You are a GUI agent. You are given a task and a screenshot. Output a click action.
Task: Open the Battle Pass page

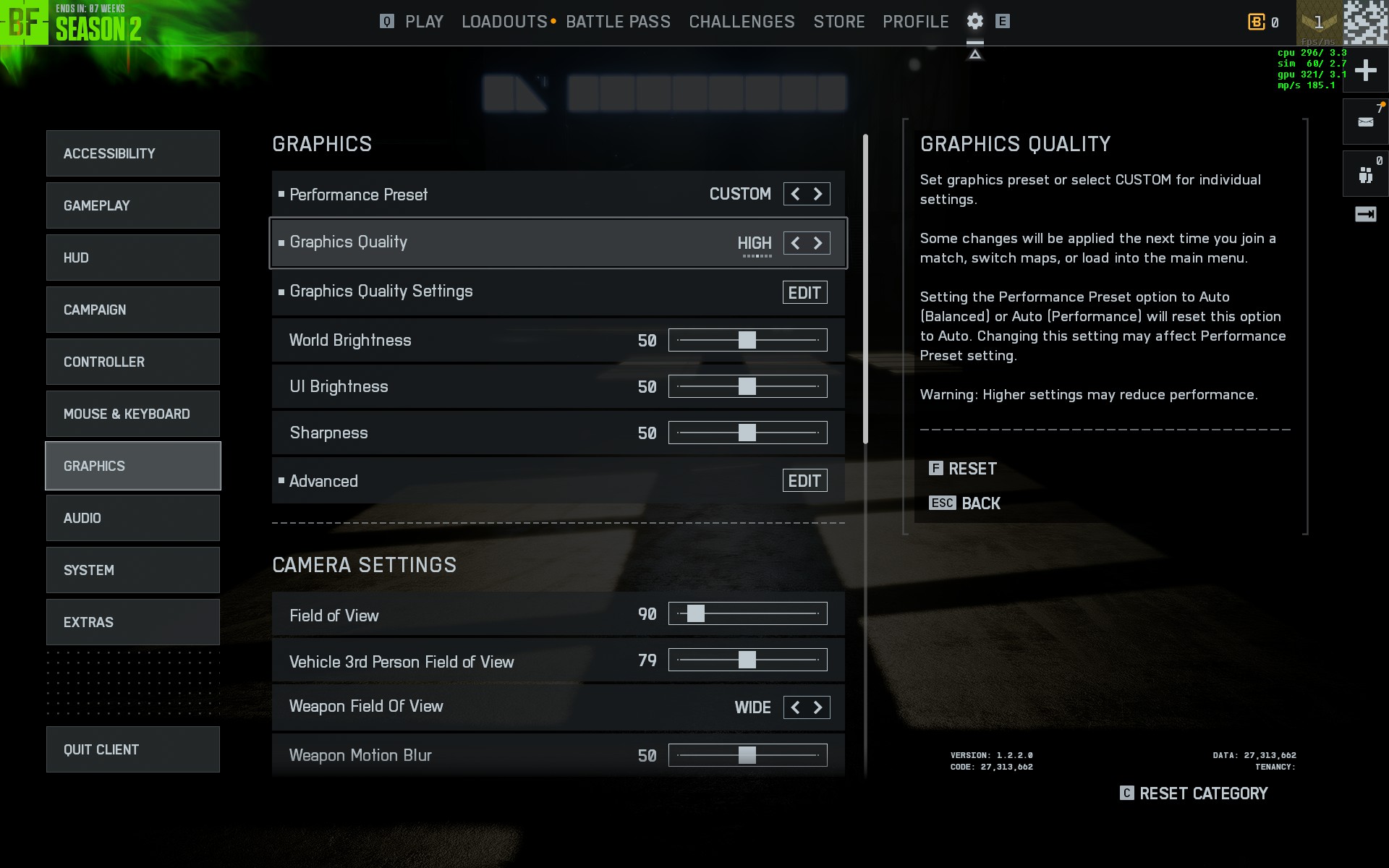[618, 22]
